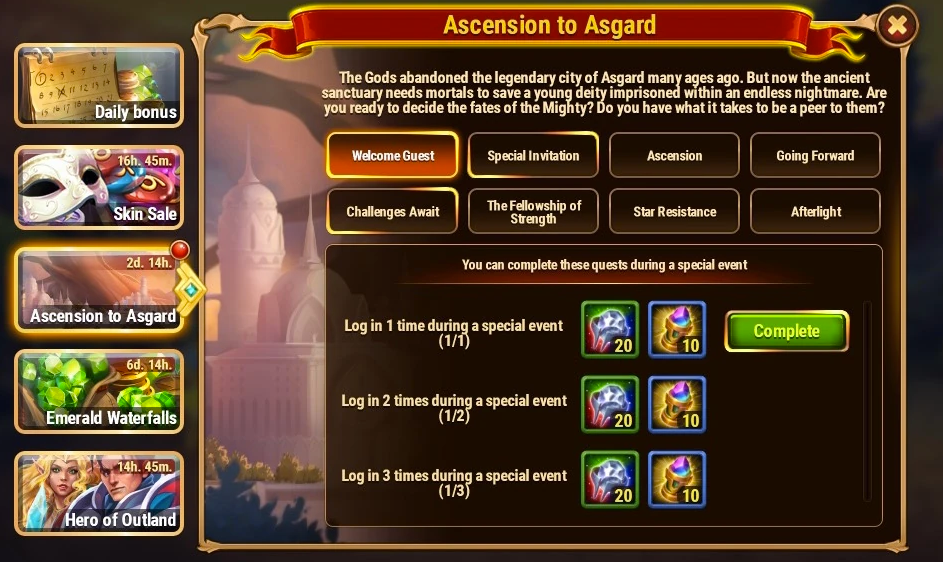Switch to Star Resistance tab
Image resolution: width=943 pixels, height=562 pixels.
(x=674, y=211)
